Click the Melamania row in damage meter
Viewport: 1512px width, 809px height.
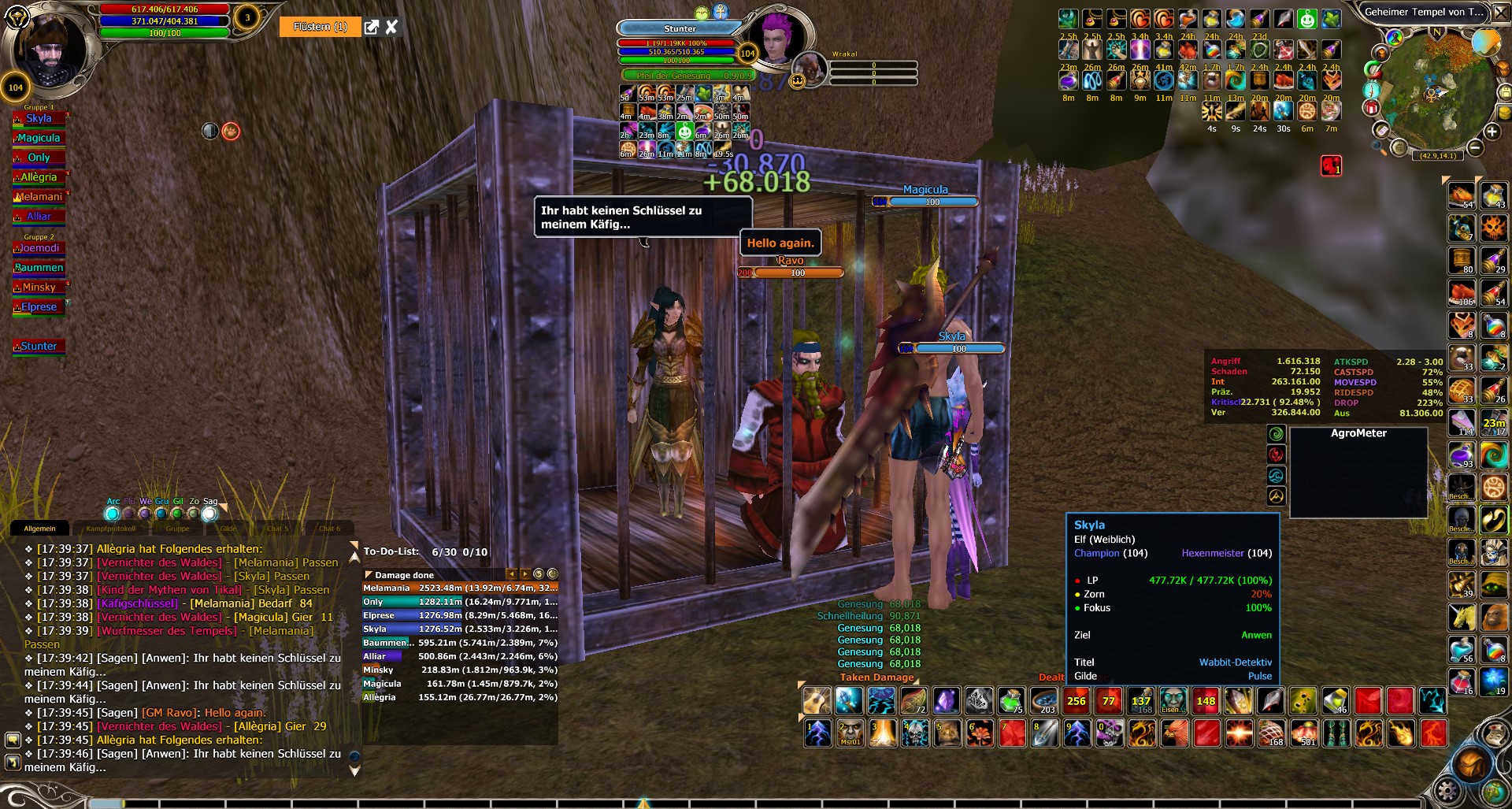[x=460, y=588]
